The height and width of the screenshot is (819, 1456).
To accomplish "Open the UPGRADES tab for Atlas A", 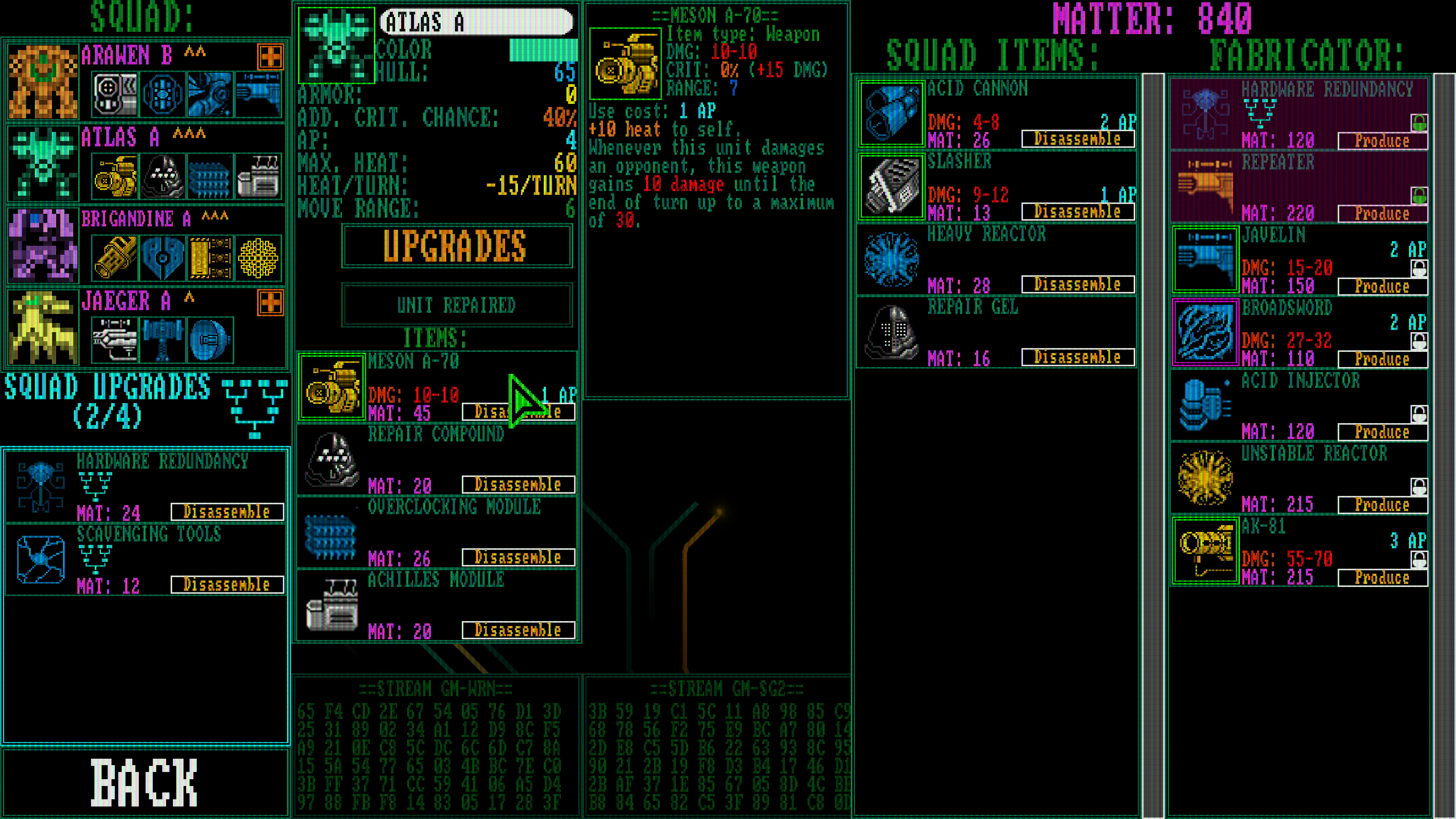I will [455, 246].
